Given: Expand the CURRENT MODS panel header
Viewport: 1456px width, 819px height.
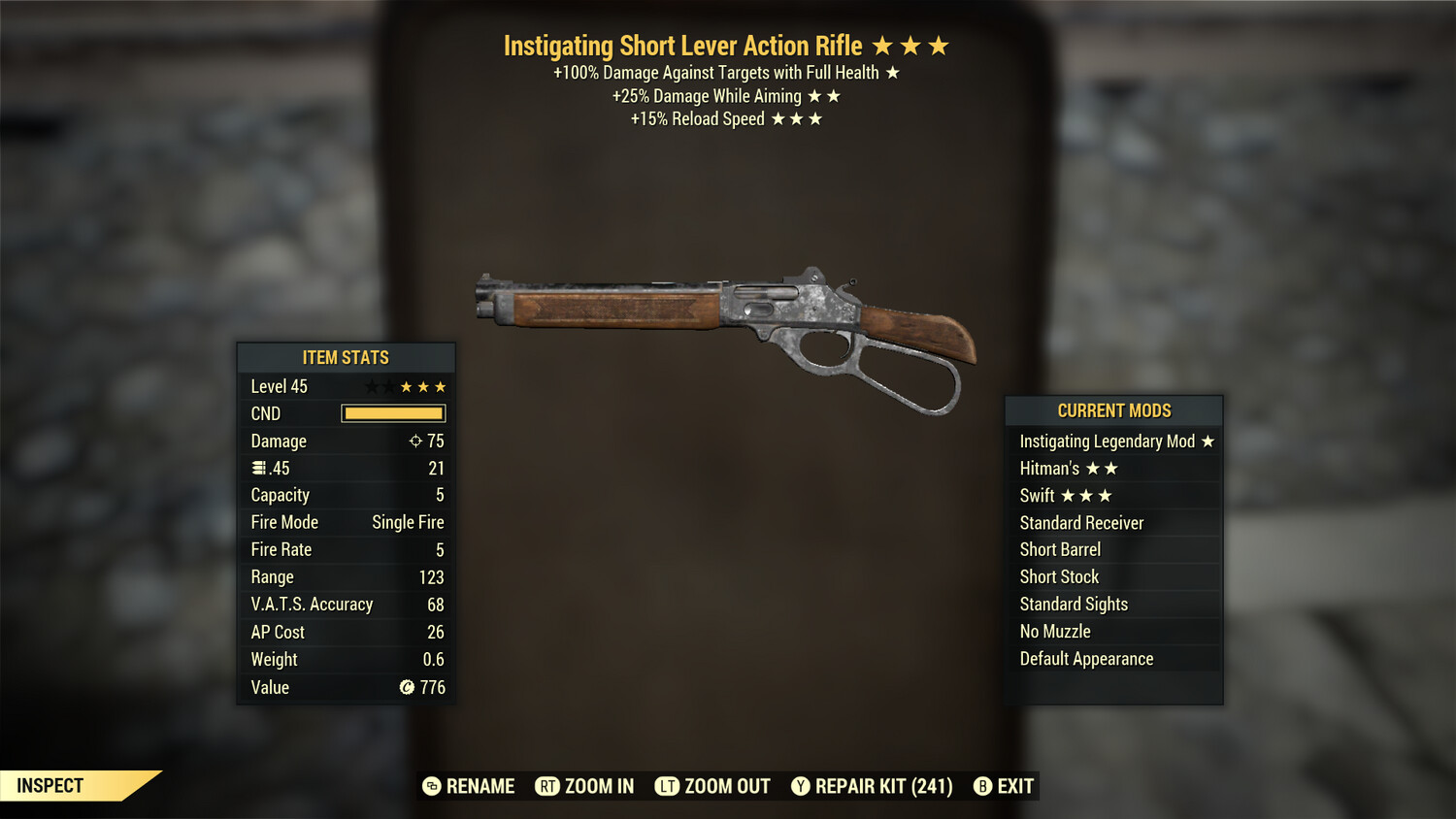Looking at the screenshot, I should click(x=1114, y=410).
